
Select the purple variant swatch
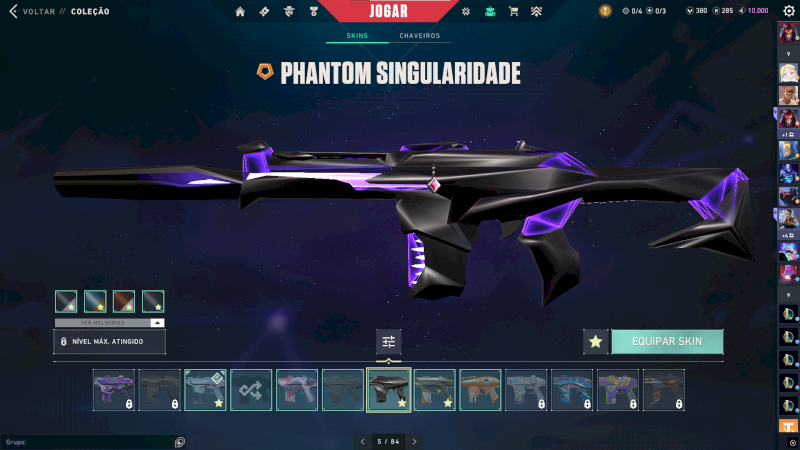pos(66,301)
